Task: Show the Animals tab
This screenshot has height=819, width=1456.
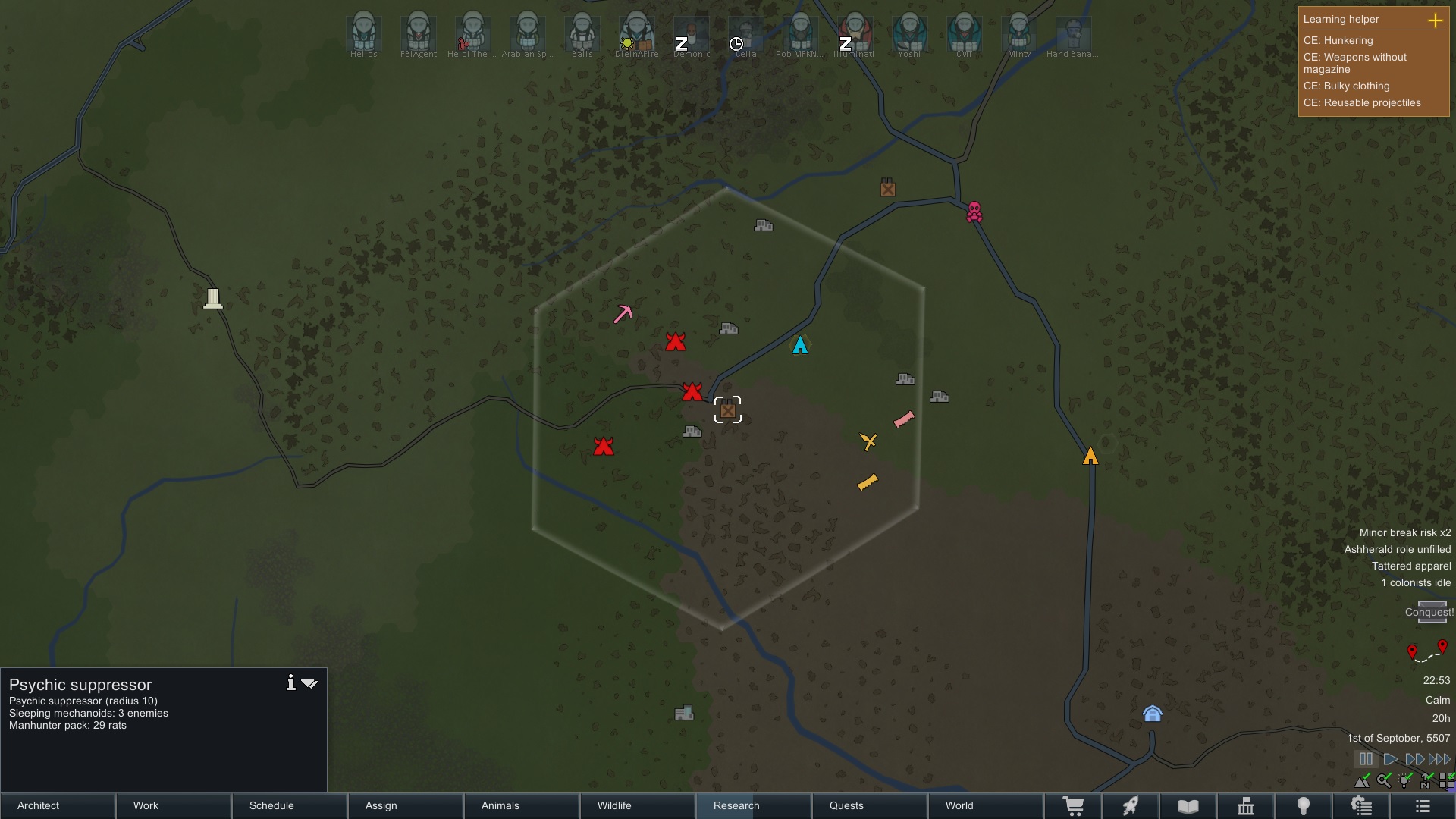Action: click(x=521, y=805)
